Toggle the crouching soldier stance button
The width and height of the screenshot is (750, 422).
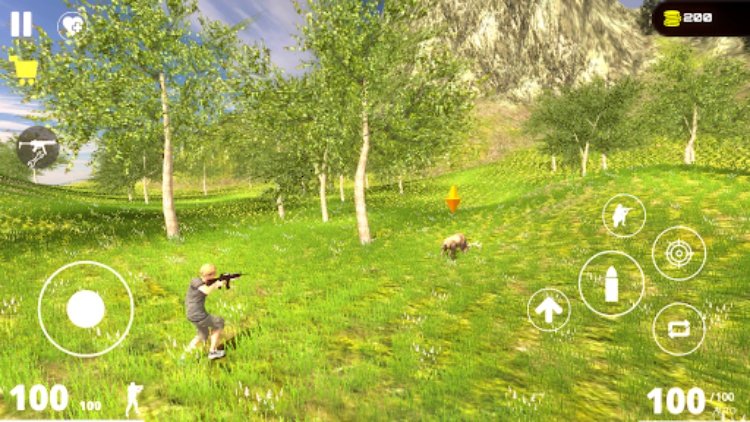[x=624, y=215]
